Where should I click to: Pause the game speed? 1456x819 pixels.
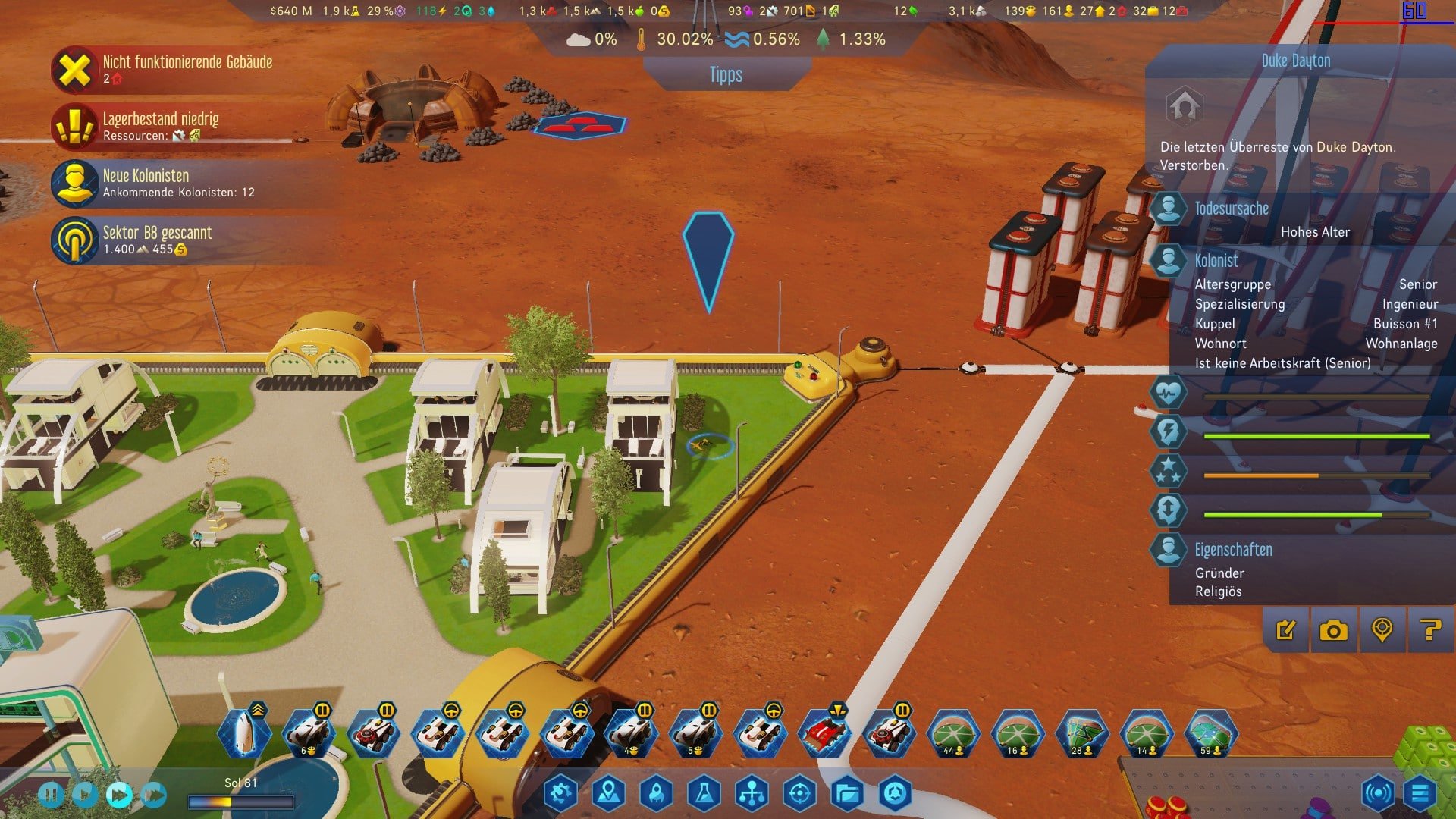click(52, 795)
